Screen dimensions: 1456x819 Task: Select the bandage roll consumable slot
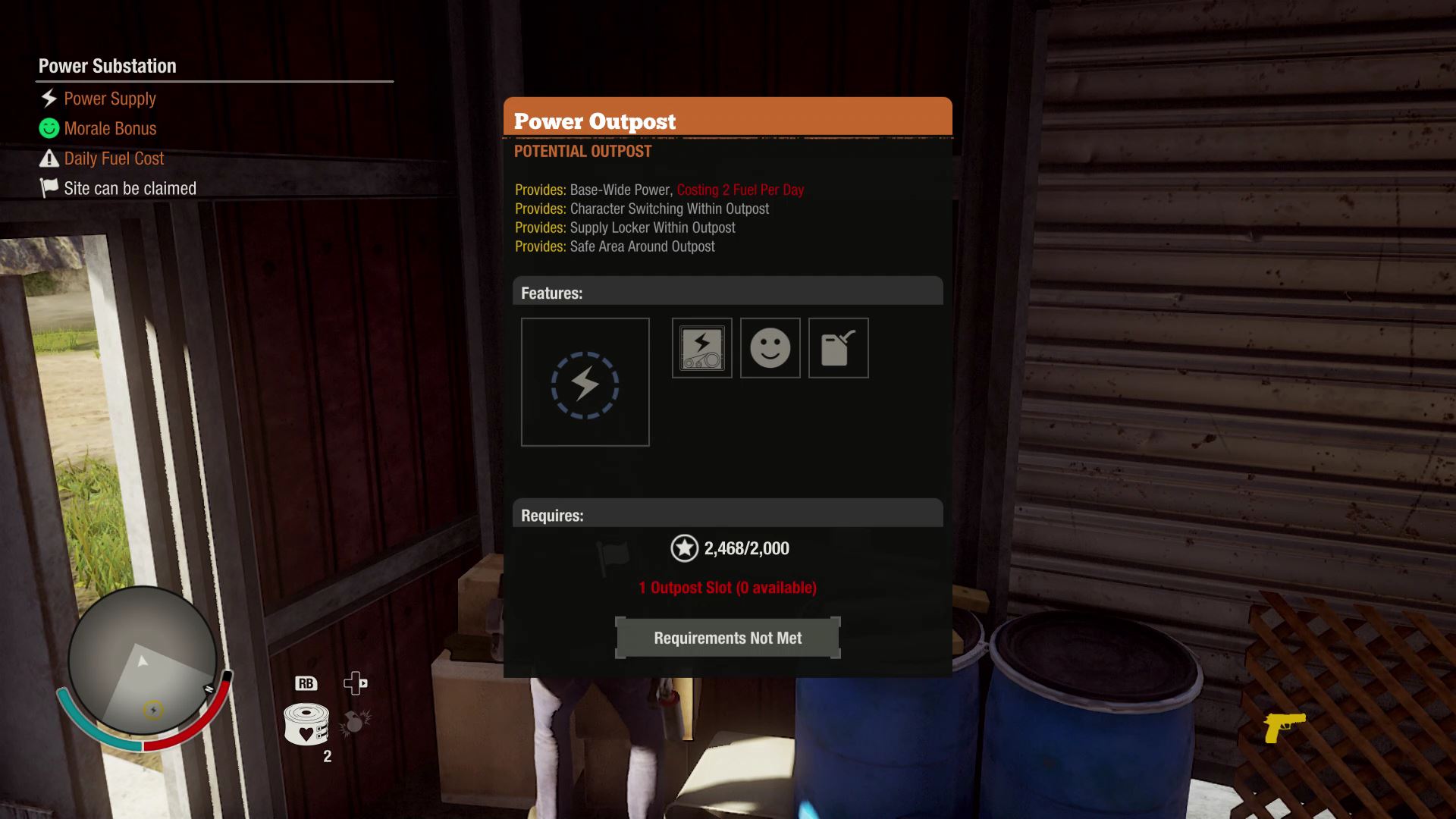306,724
